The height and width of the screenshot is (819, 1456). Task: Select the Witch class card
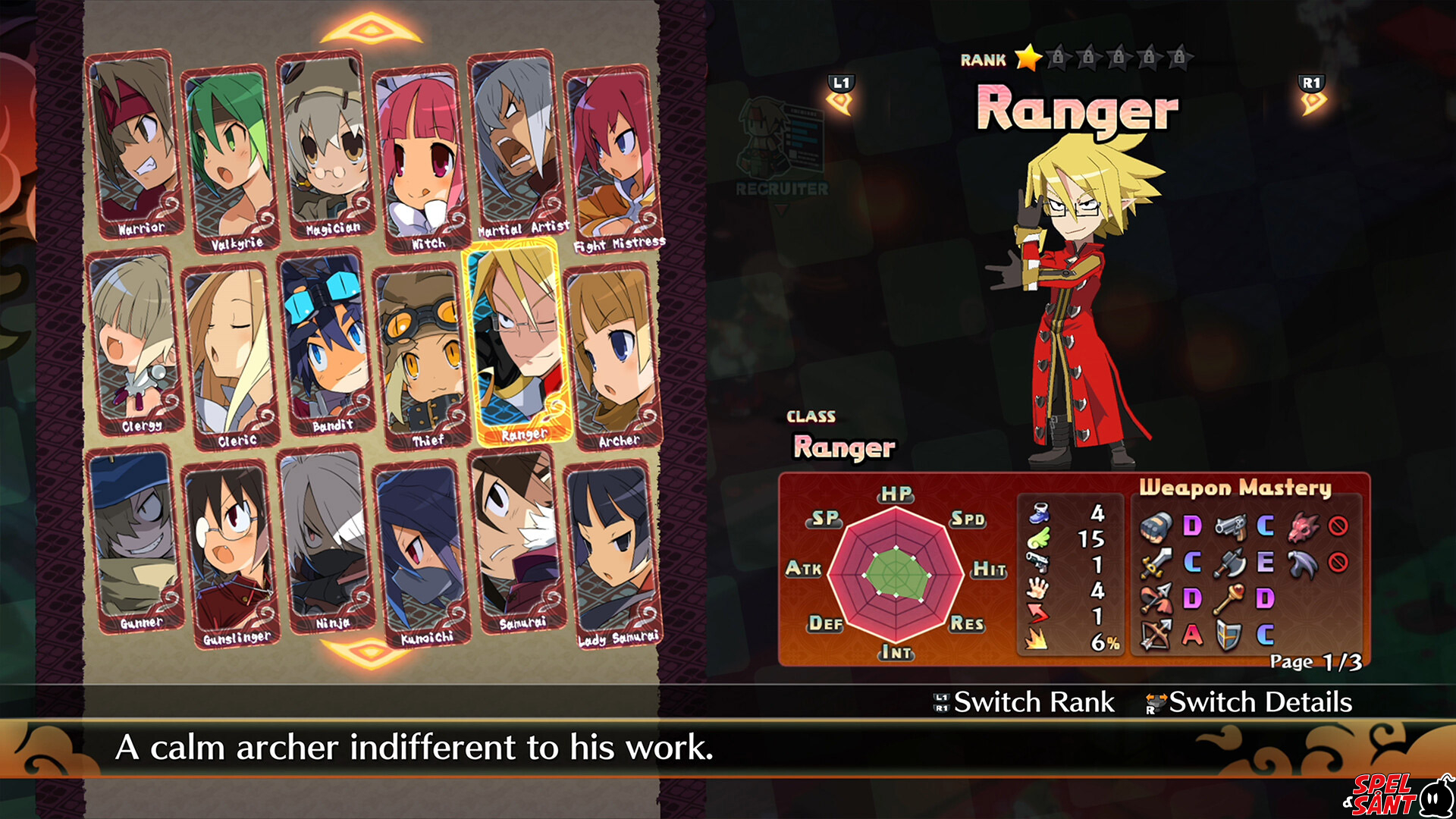click(419, 159)
